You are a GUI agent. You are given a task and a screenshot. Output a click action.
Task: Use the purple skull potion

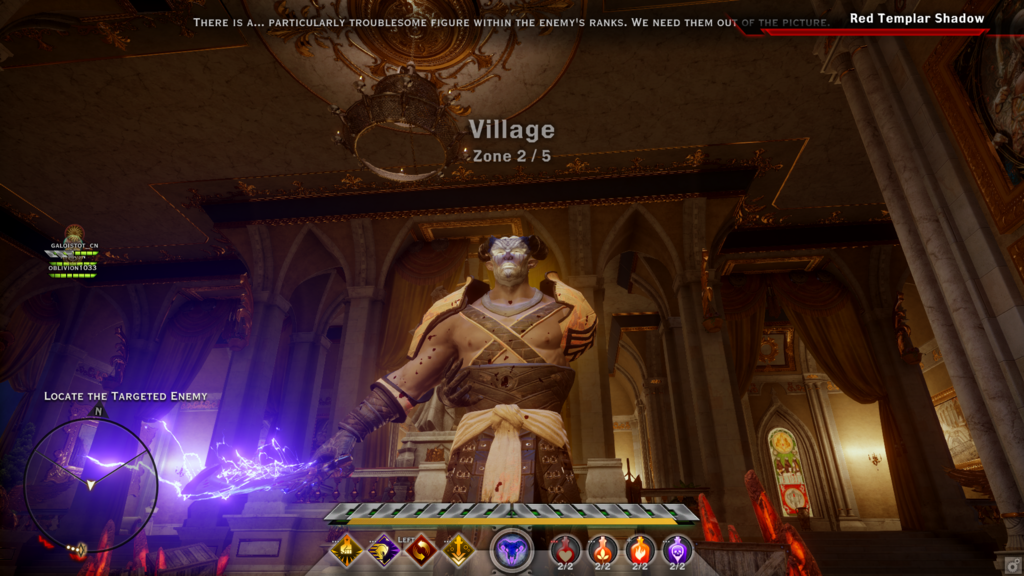678,549
